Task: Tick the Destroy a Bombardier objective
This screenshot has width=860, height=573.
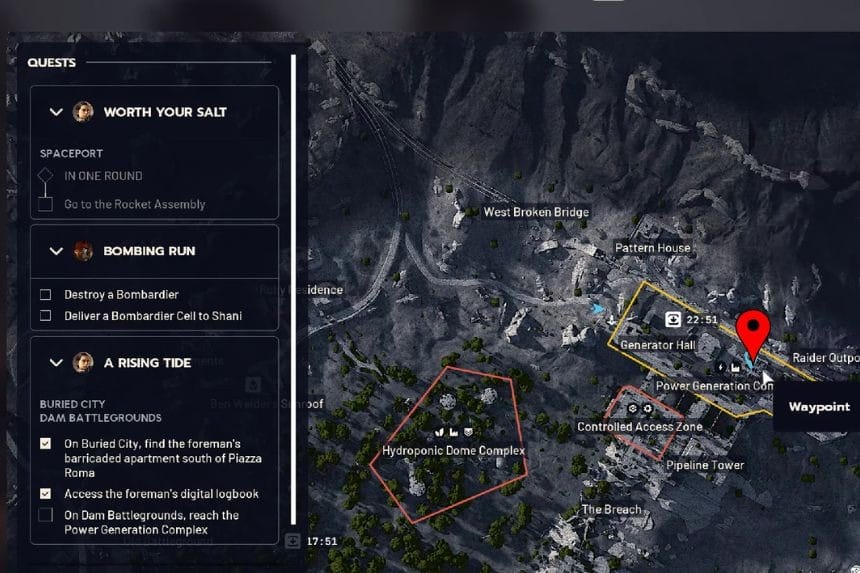Action: point(45,295)
